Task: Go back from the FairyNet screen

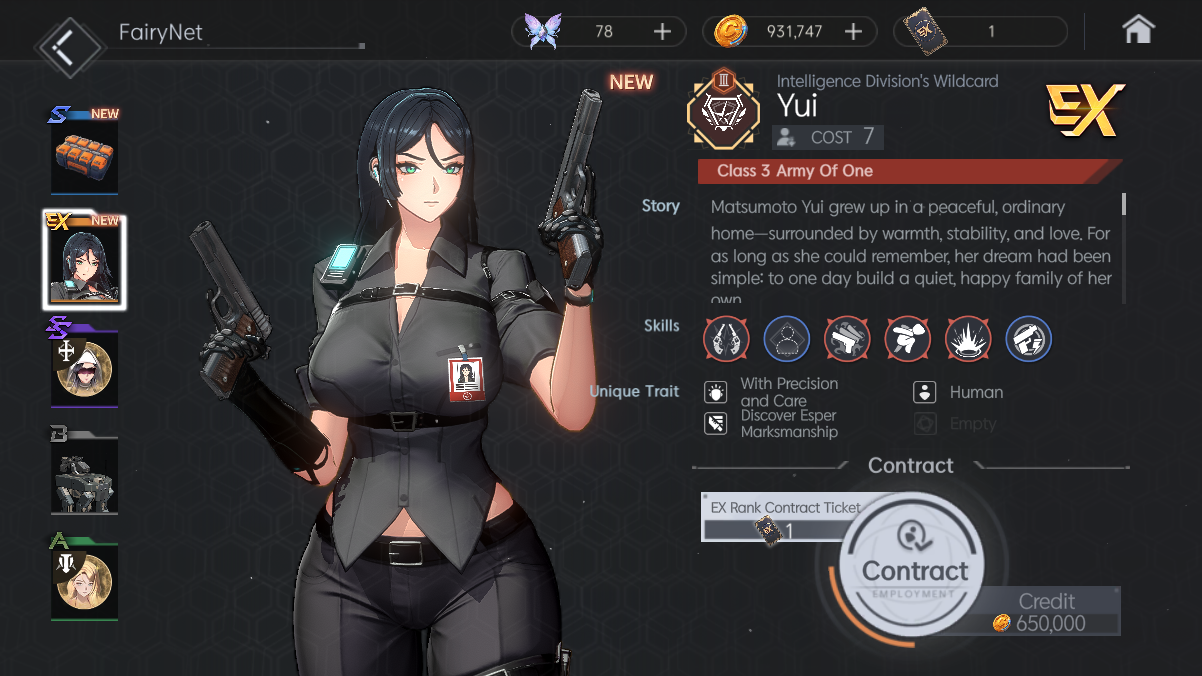Action: click(69, 44)
